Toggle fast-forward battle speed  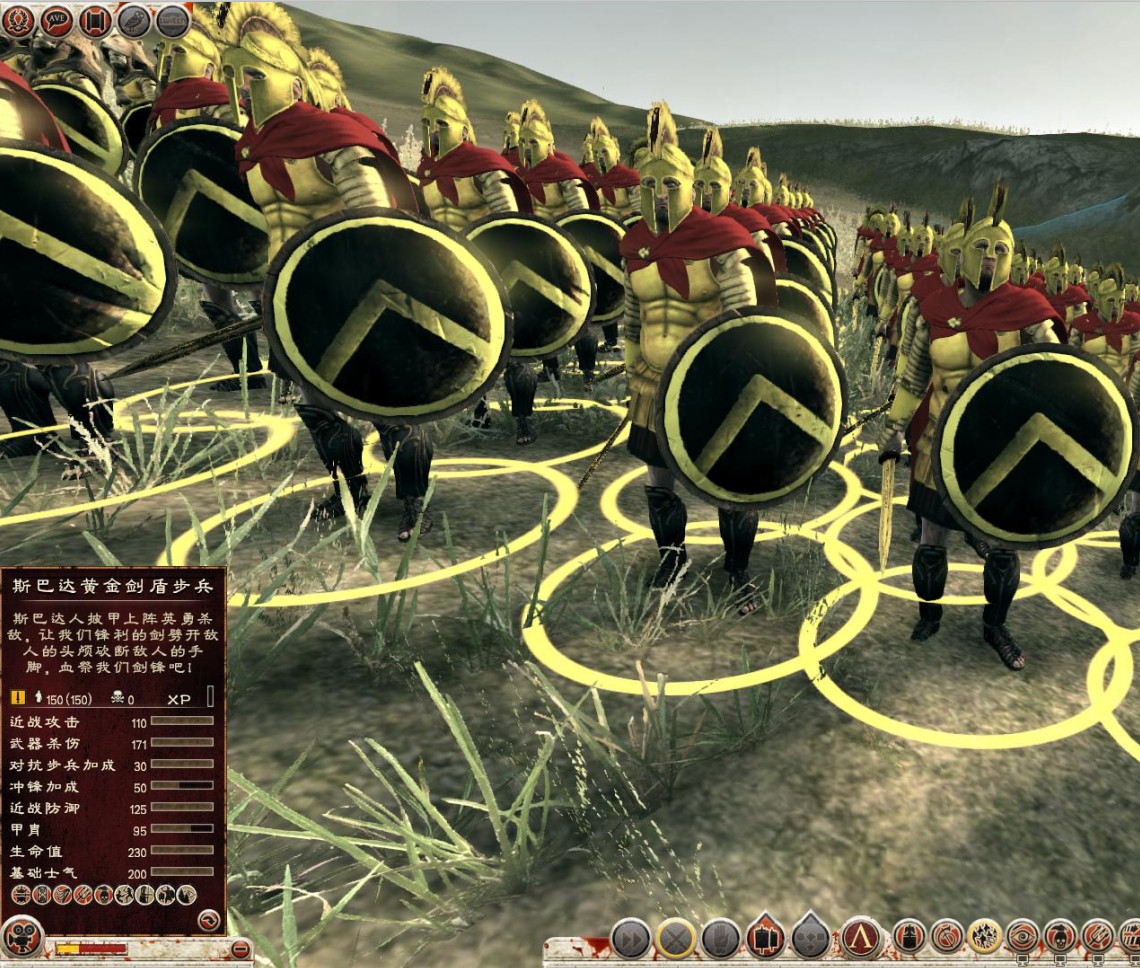tap(631, 939)
